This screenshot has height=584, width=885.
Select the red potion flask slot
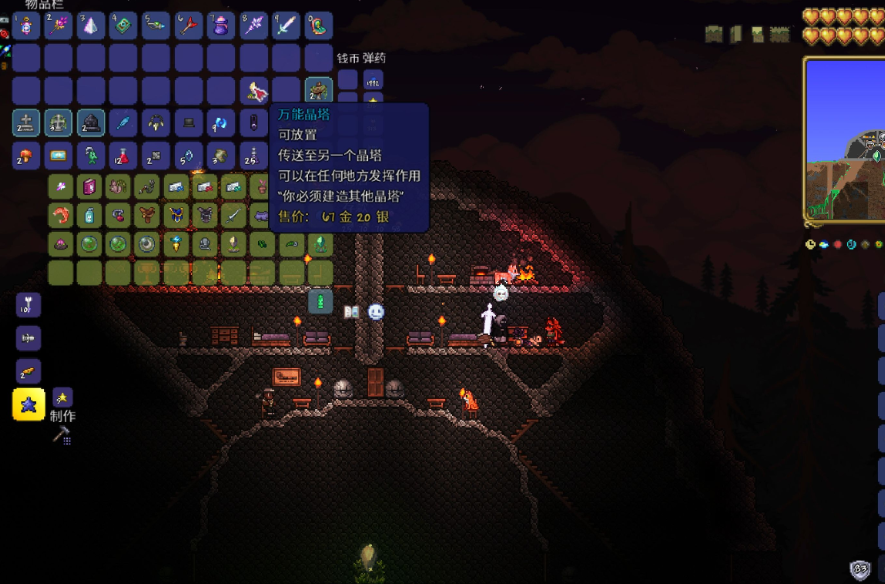tap(123, 155)
